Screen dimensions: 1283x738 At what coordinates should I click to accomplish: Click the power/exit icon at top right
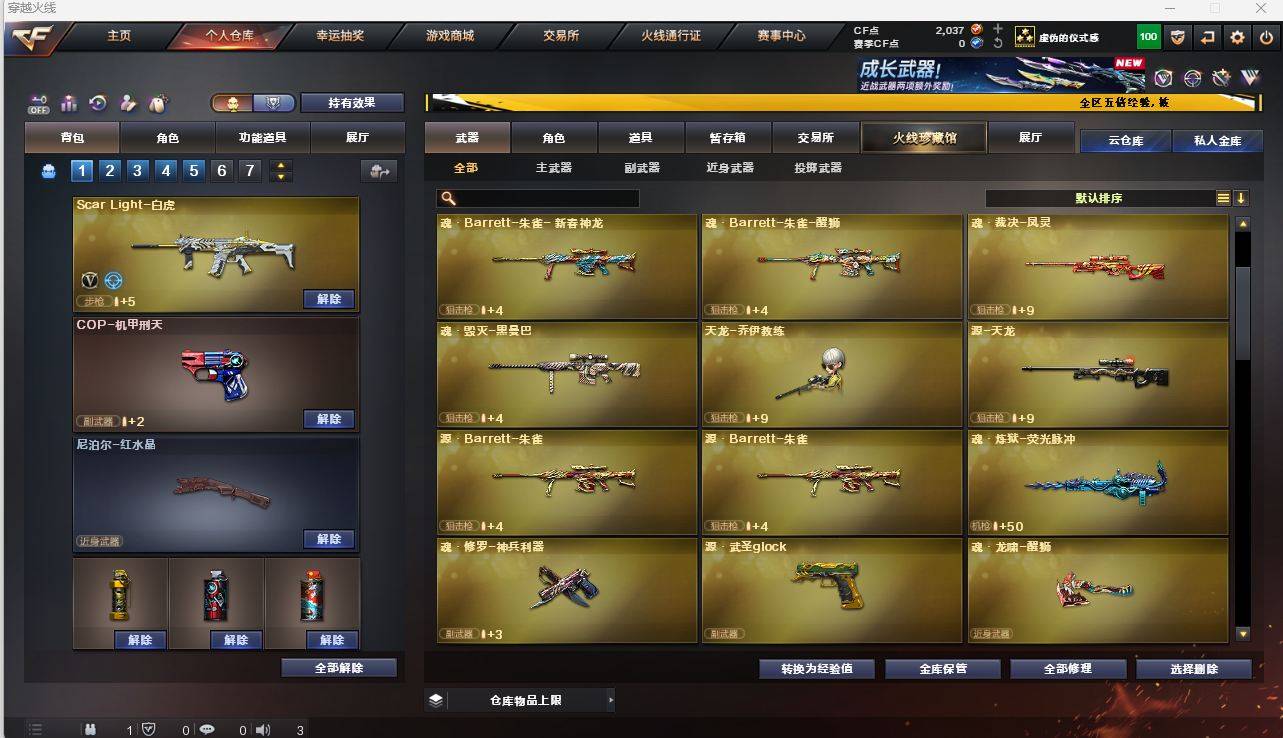[1268, 37]
